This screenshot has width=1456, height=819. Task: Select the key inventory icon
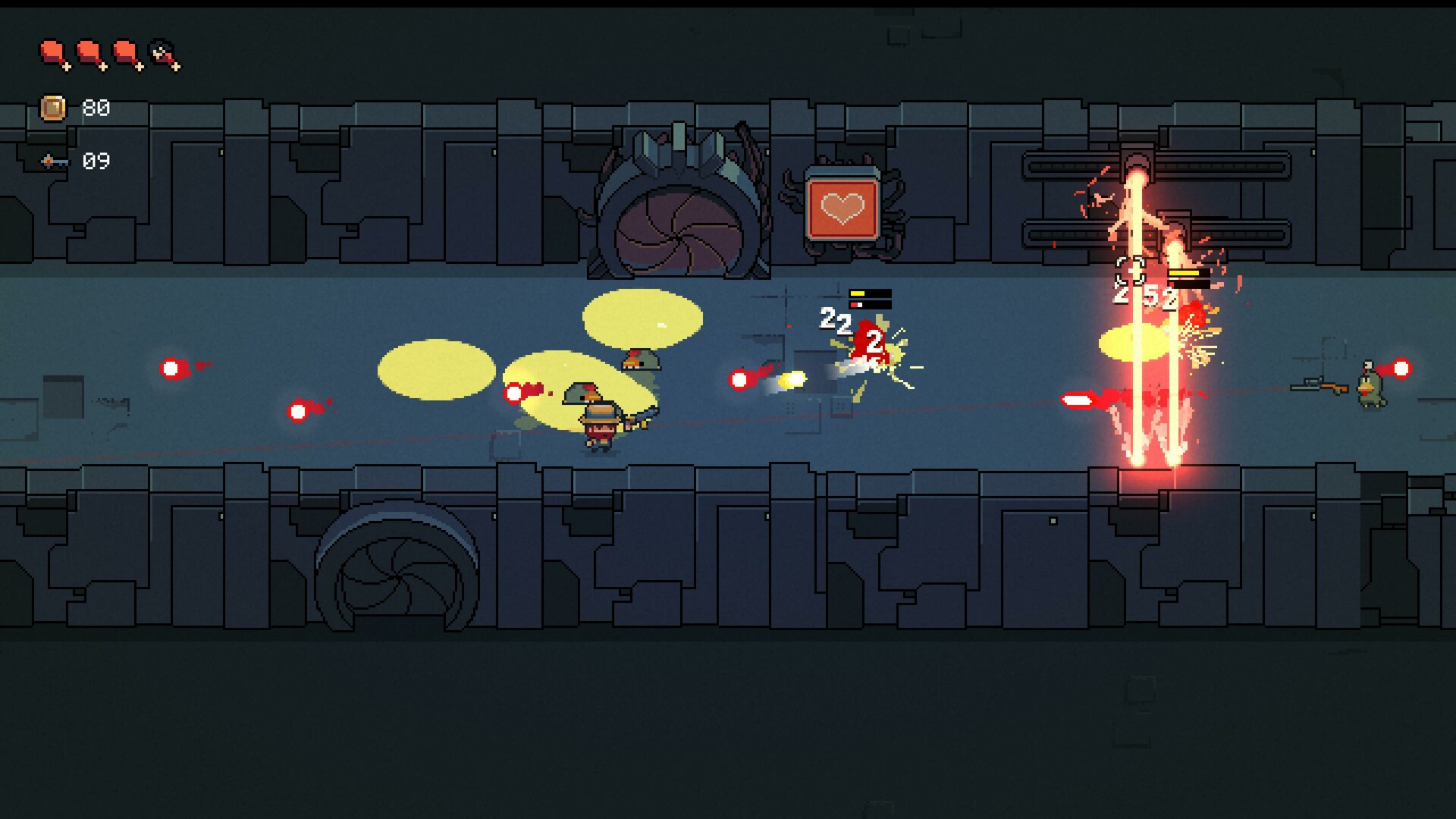click(x=53, y=161)
